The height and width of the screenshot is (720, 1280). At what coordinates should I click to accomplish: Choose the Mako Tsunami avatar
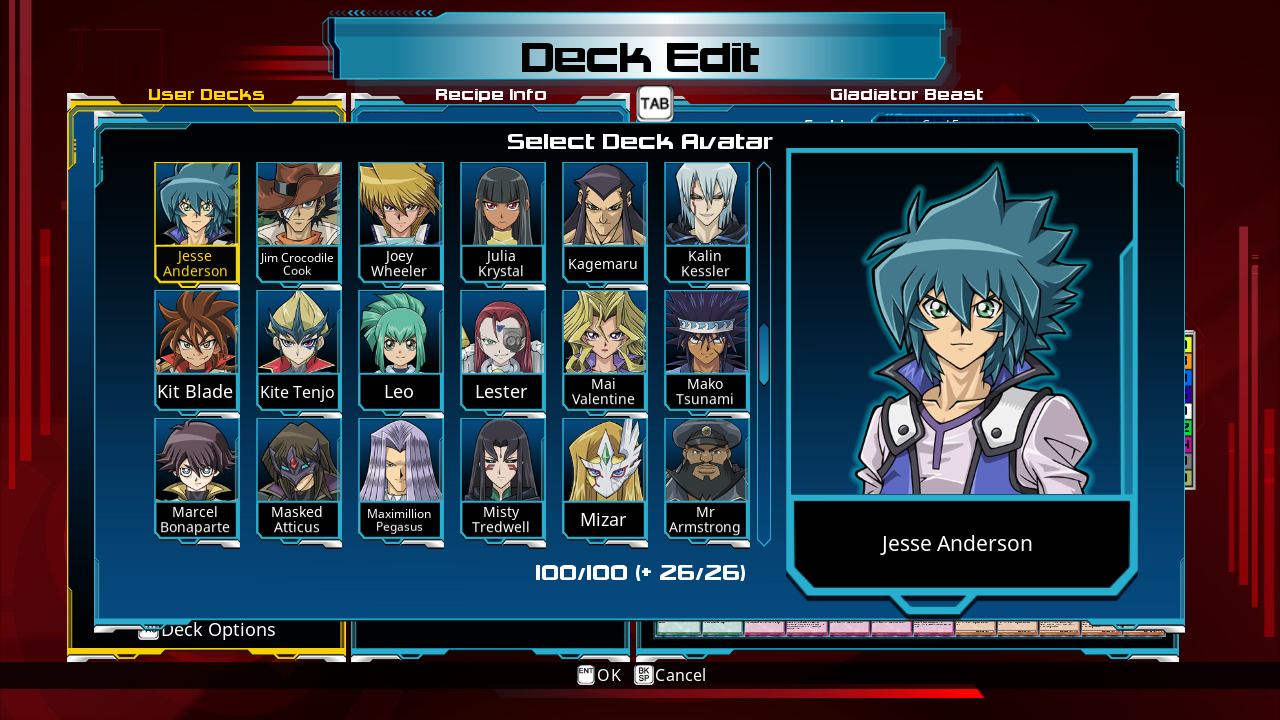coord(706,335)
